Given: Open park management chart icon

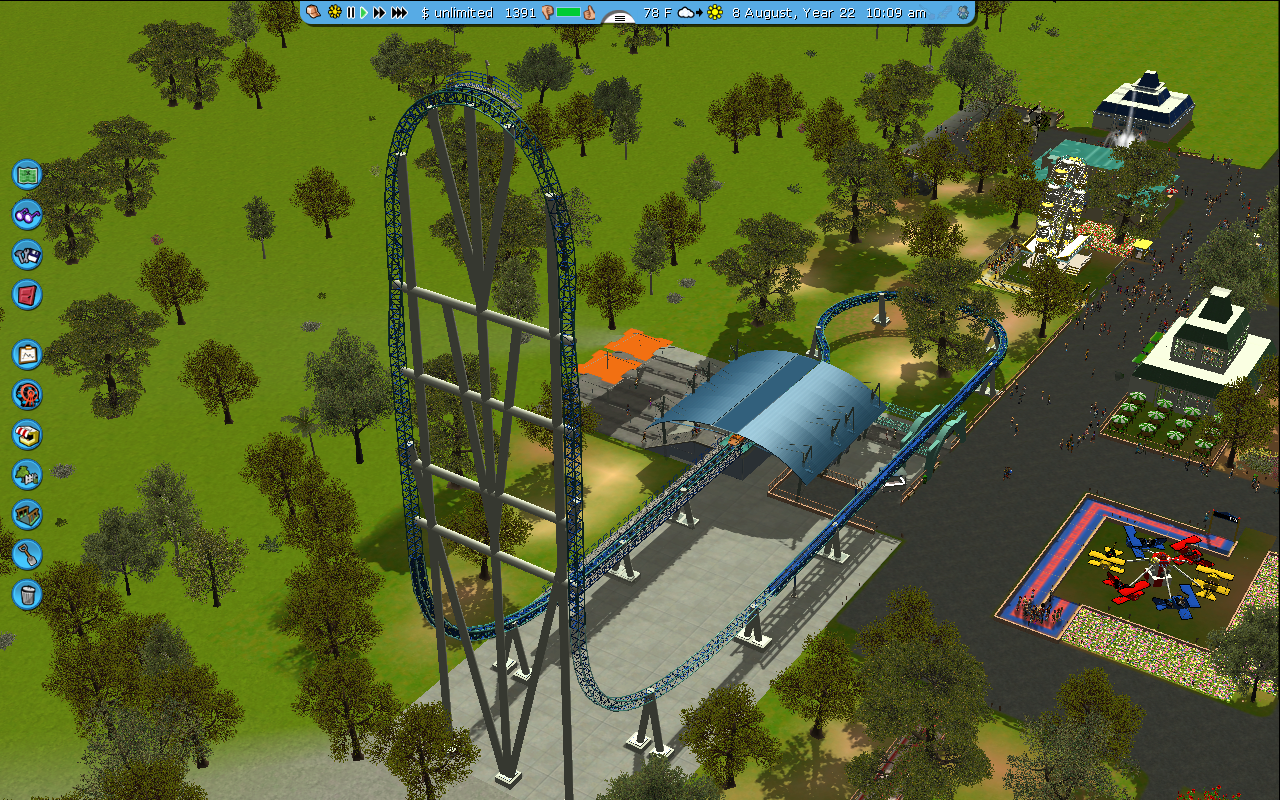Looking at the screenshot, I should [x=27, y=354].
